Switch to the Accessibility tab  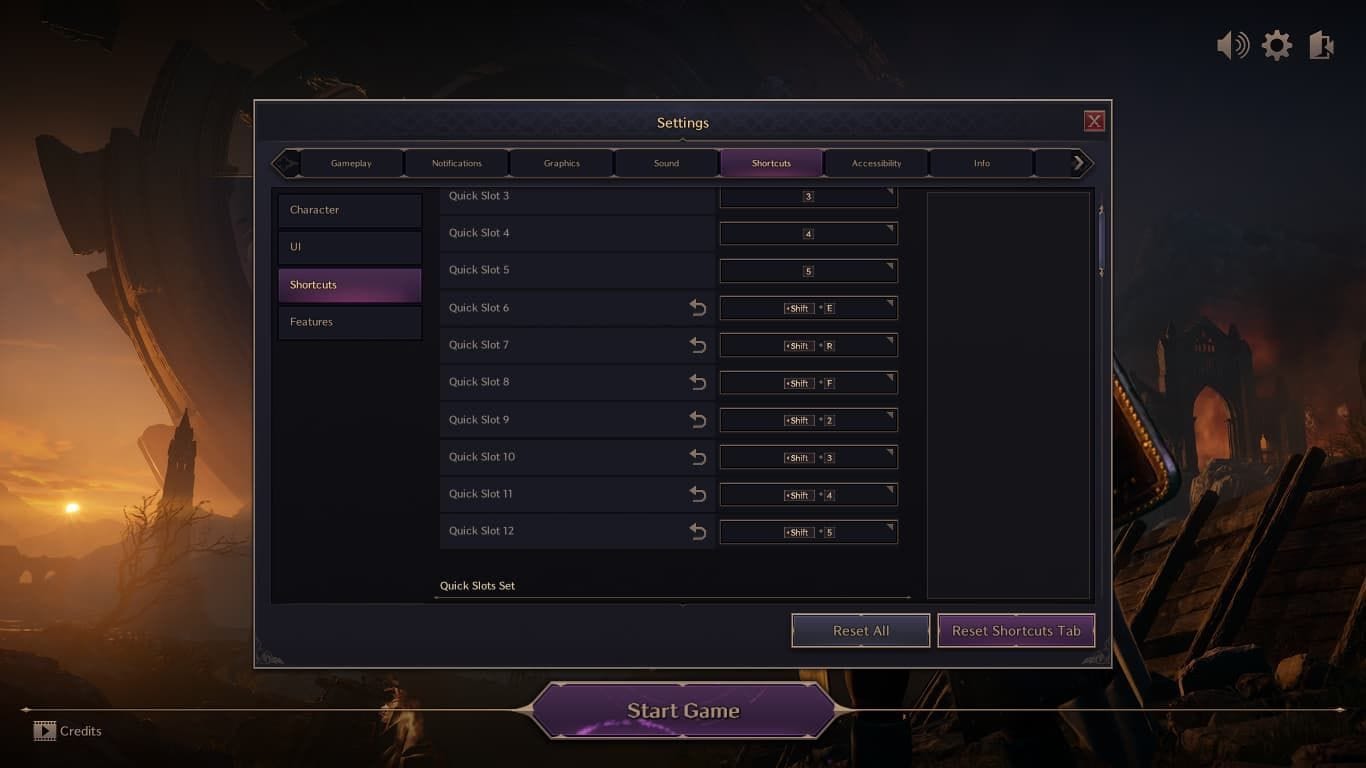pyautogui.click(x=876, y=162)
